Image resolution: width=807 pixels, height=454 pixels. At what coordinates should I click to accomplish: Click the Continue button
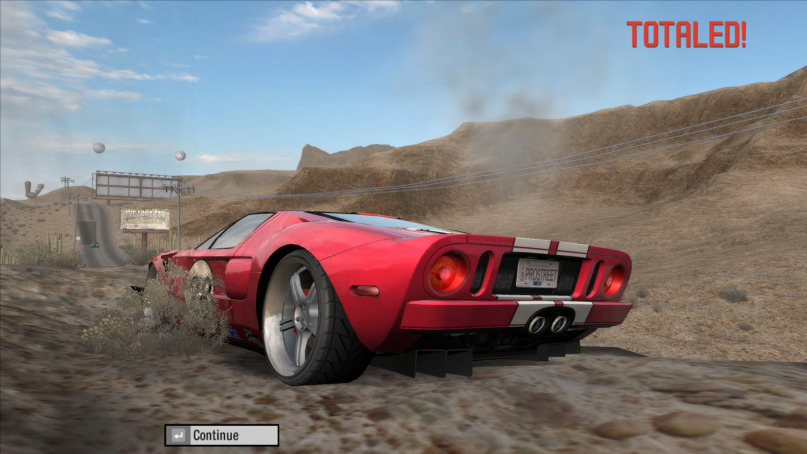[x=222, y=435]
